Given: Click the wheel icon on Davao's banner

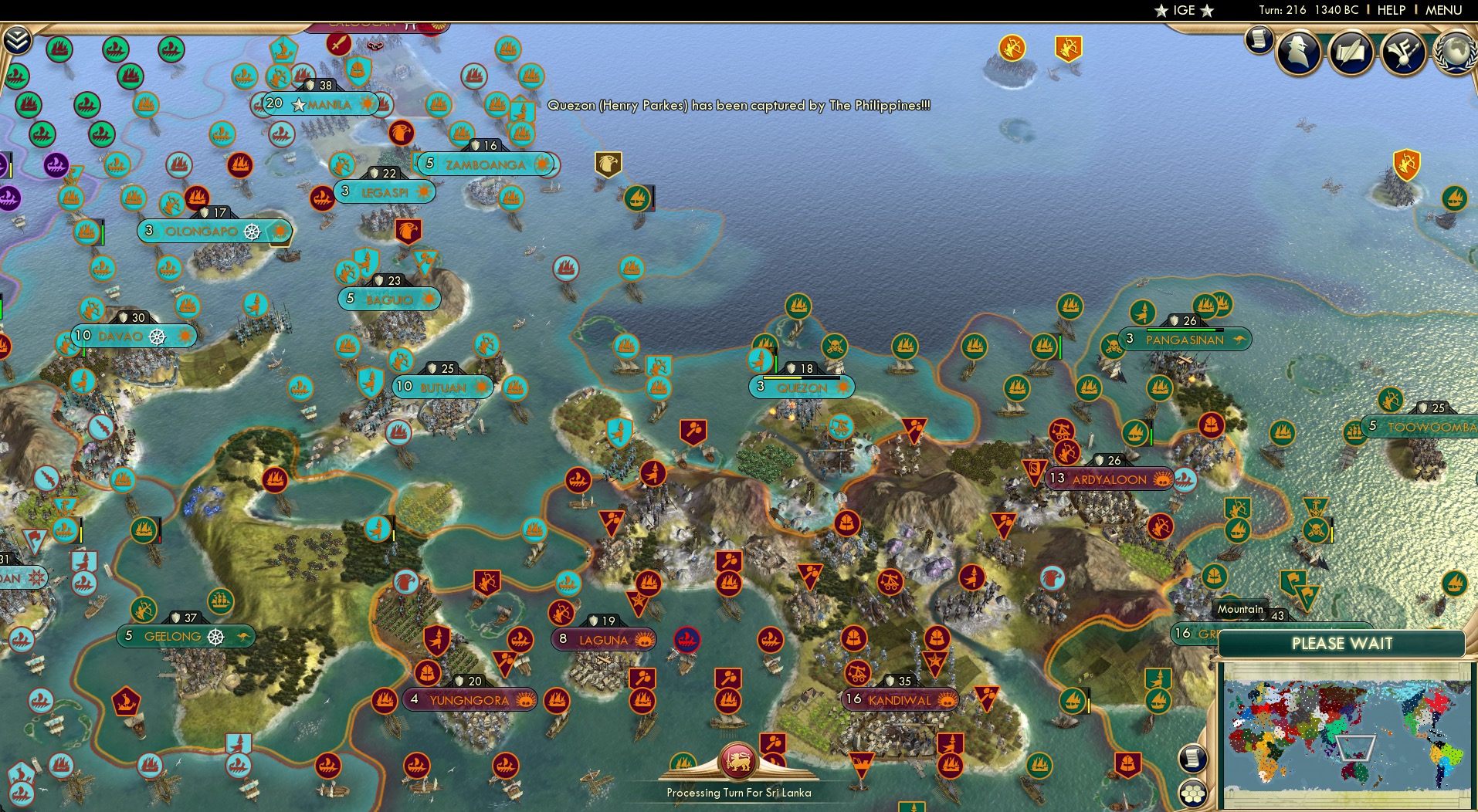Looking at the screenshot, I should click(x=157, y=337).
